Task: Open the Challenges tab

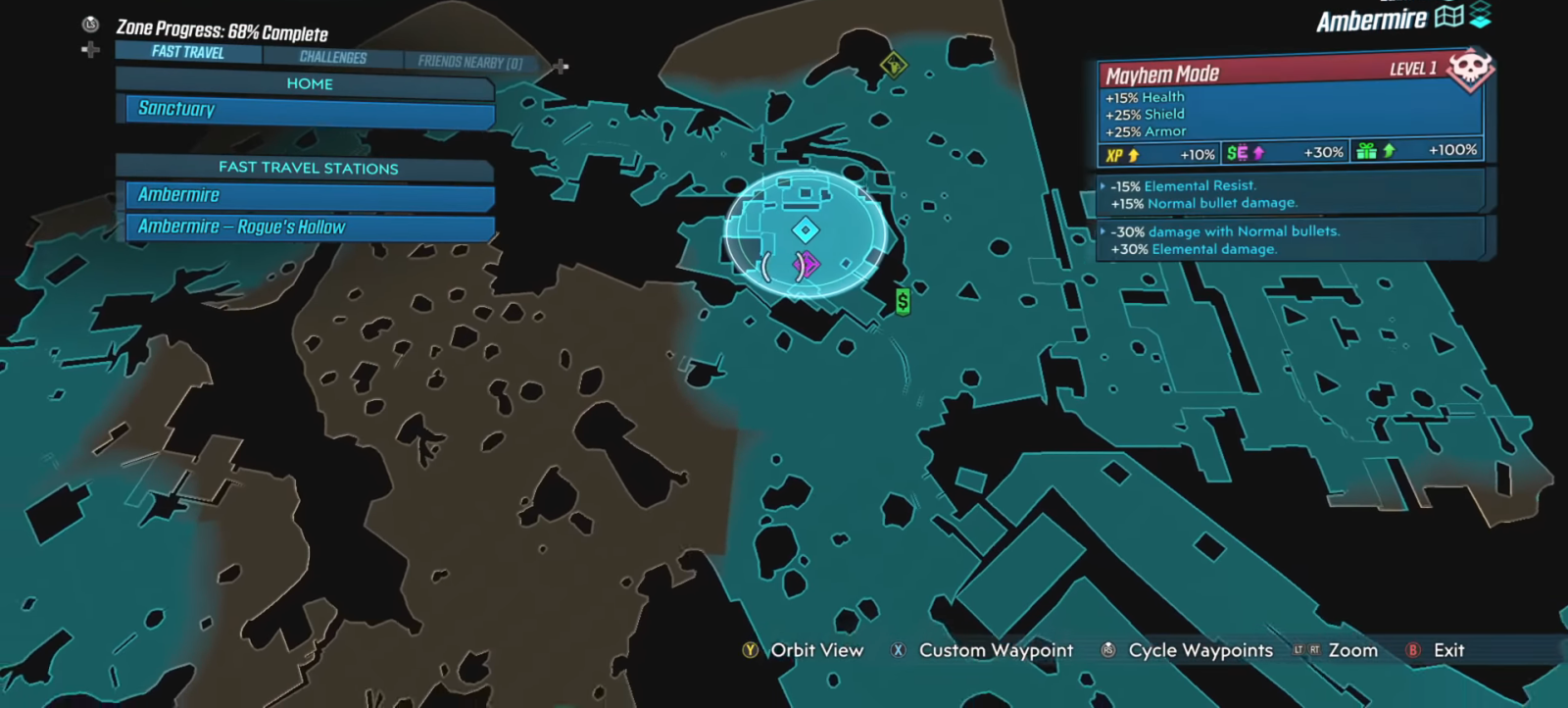Action: (x=333, y=58)
